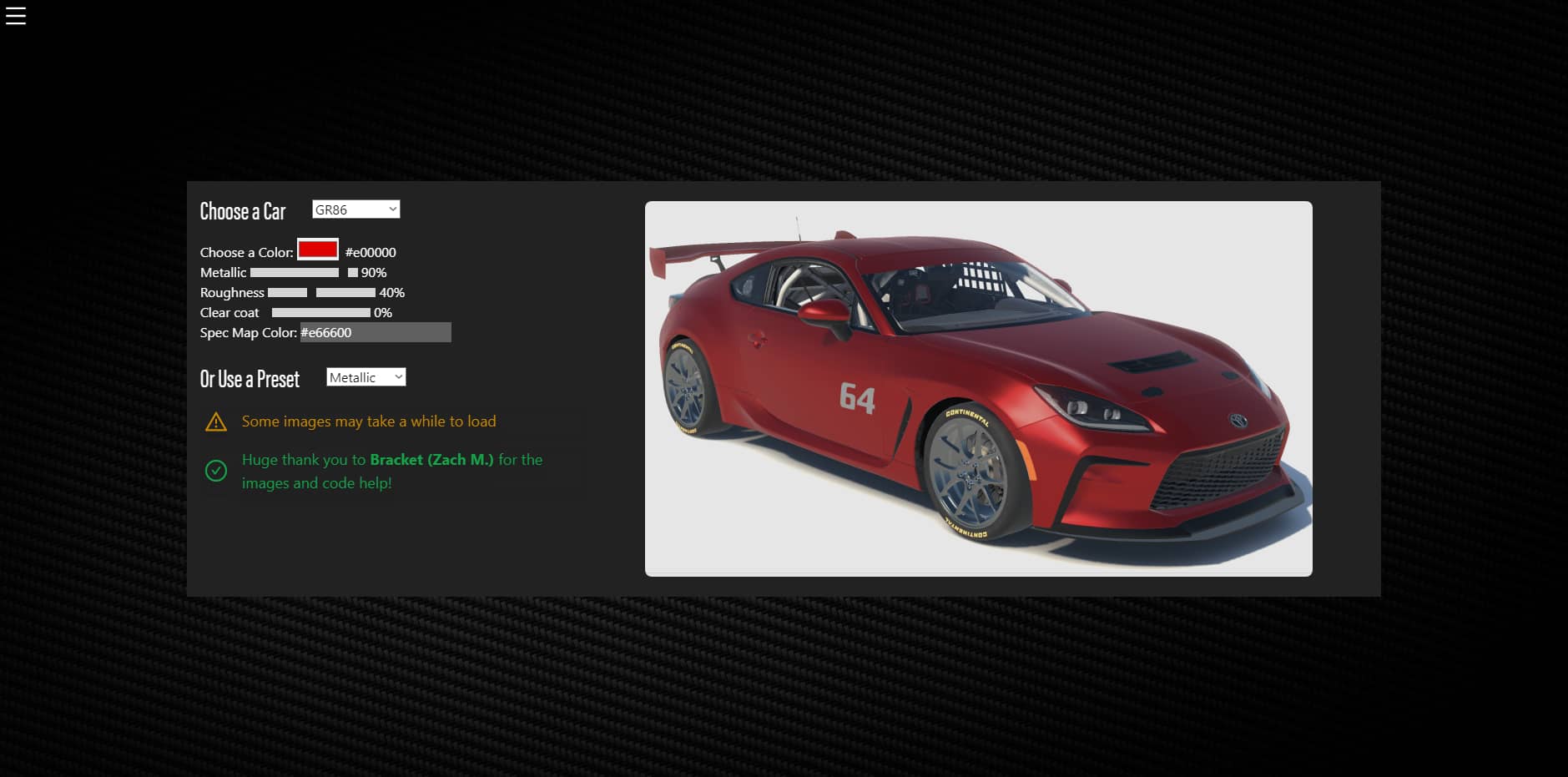Click the orange warning triangle icon

pyautogui.click(x=217, y=422)
